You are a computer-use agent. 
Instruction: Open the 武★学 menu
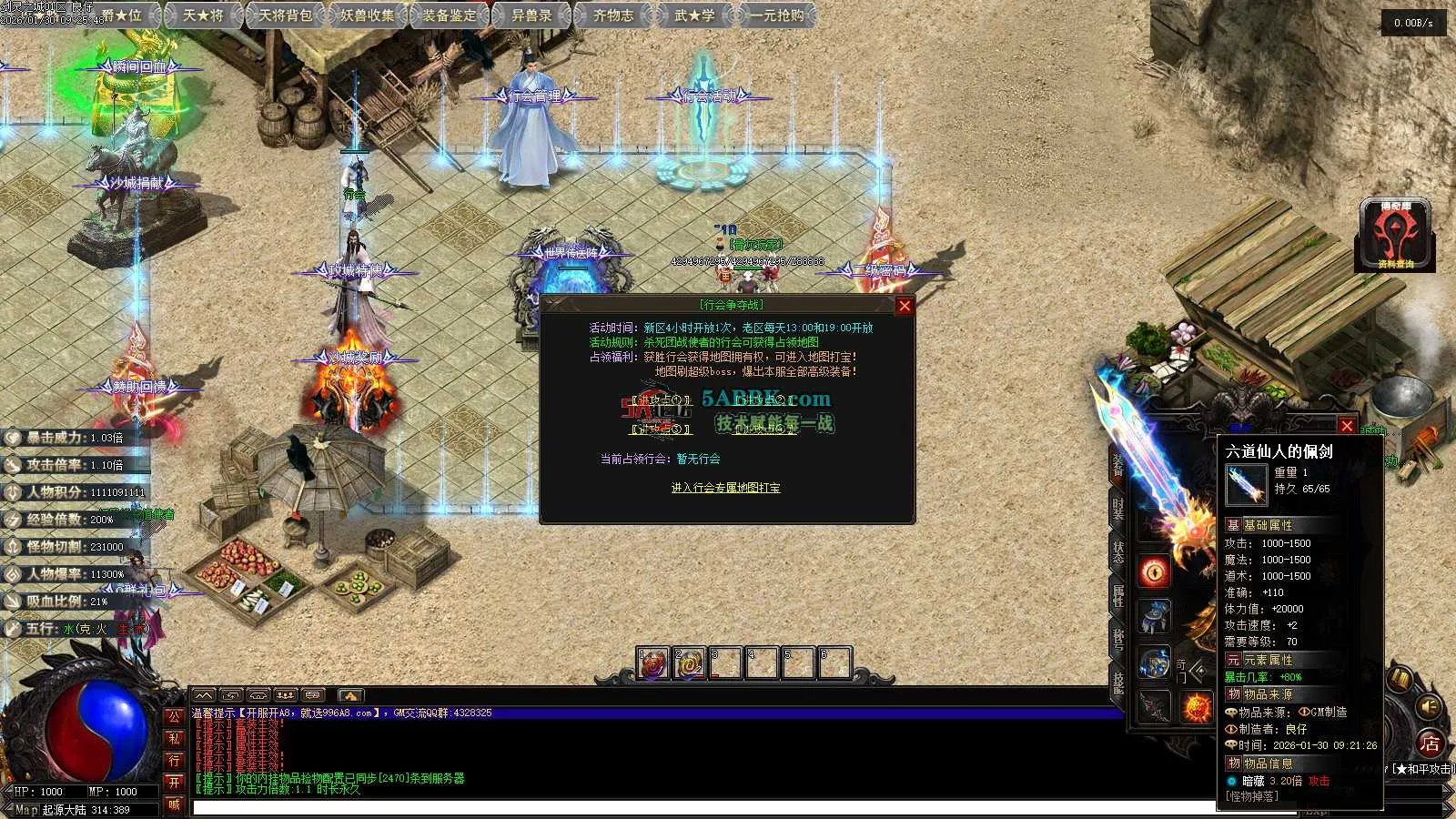pos(694,15)
